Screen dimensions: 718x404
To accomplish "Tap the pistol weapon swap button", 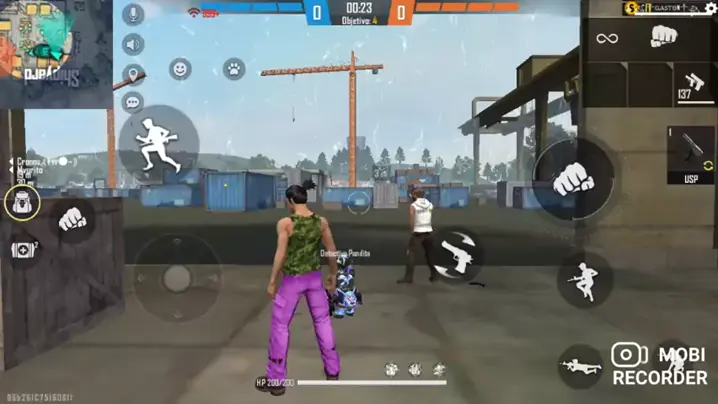I will [x=459, y=254].
